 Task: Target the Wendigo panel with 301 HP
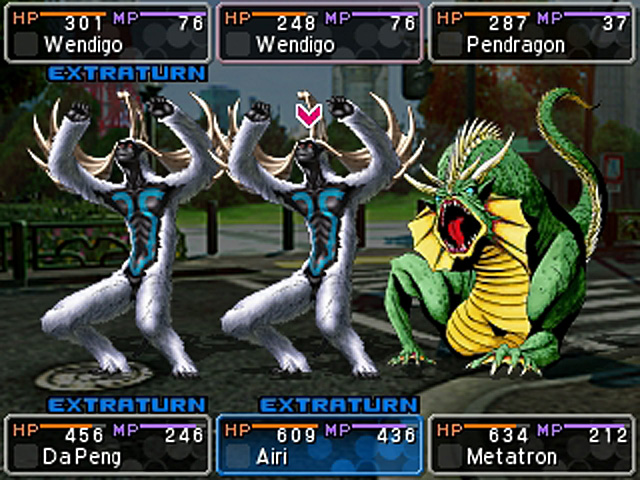[106, 33]
